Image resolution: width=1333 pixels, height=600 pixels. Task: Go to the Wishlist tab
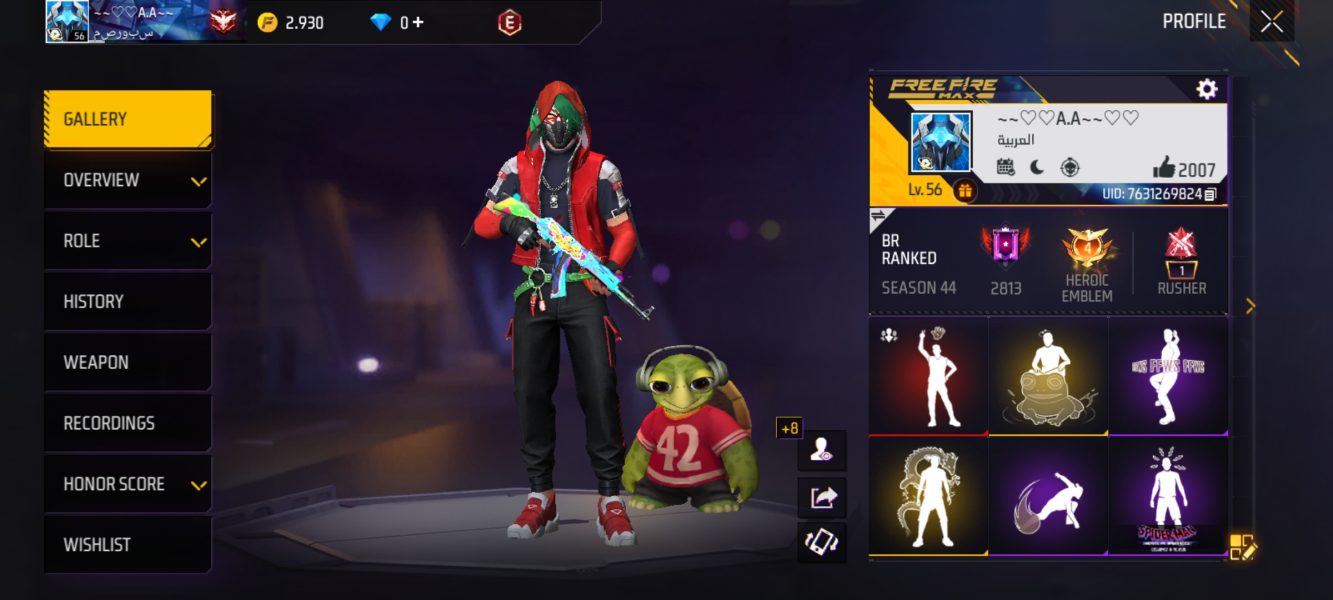pyautogui.click(x=127, y=545)
